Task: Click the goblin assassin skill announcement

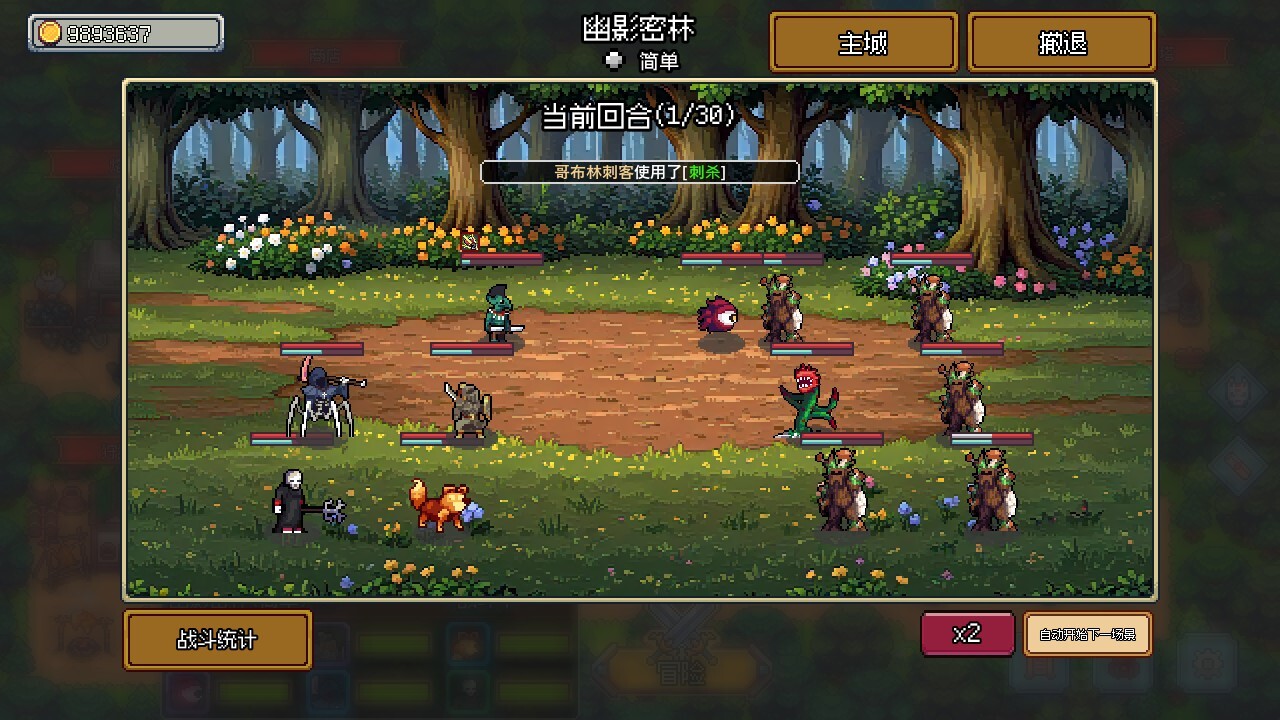Action: pyautogui.click(x=638, y=171)
